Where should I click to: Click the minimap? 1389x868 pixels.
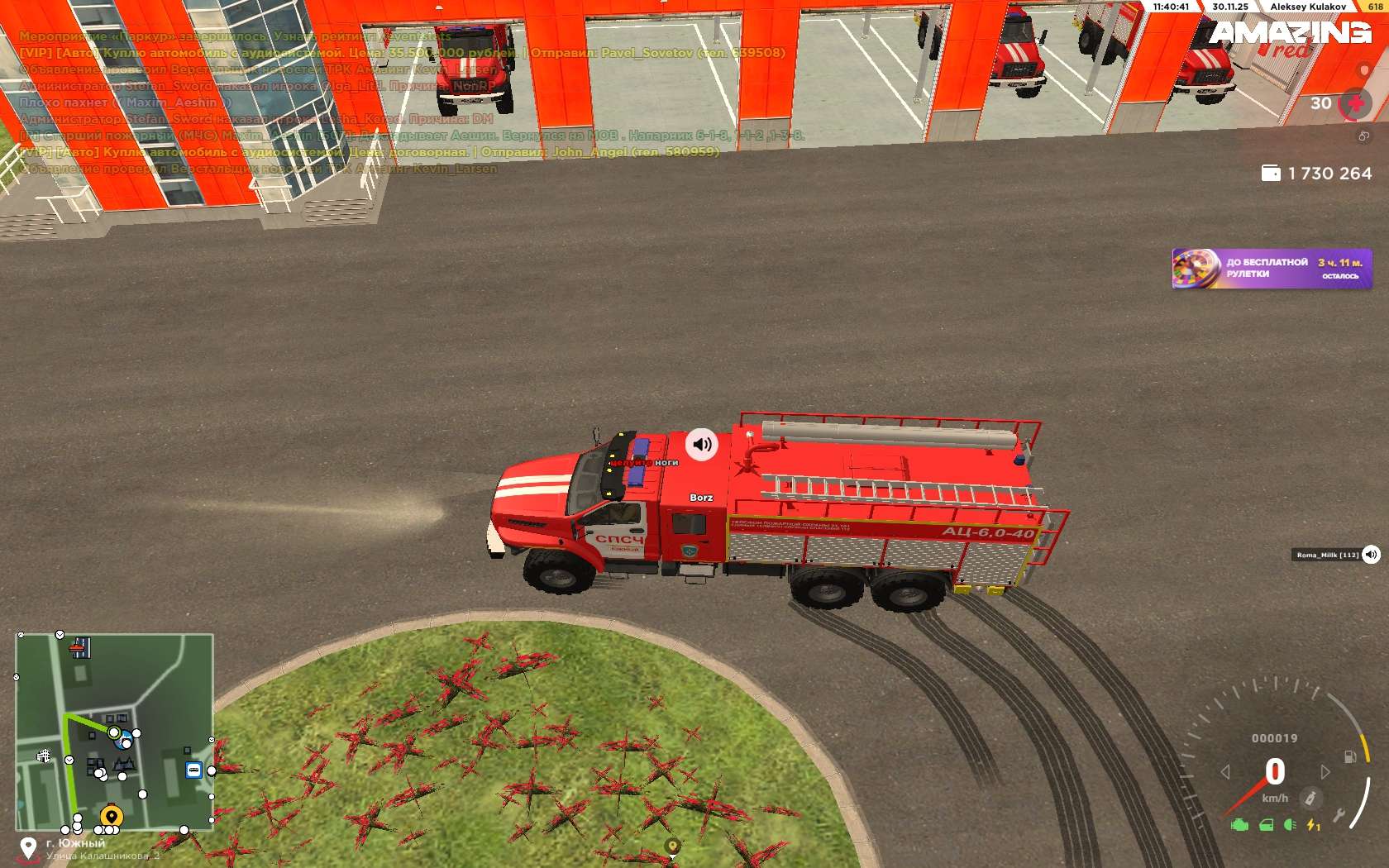pos(114,732)
